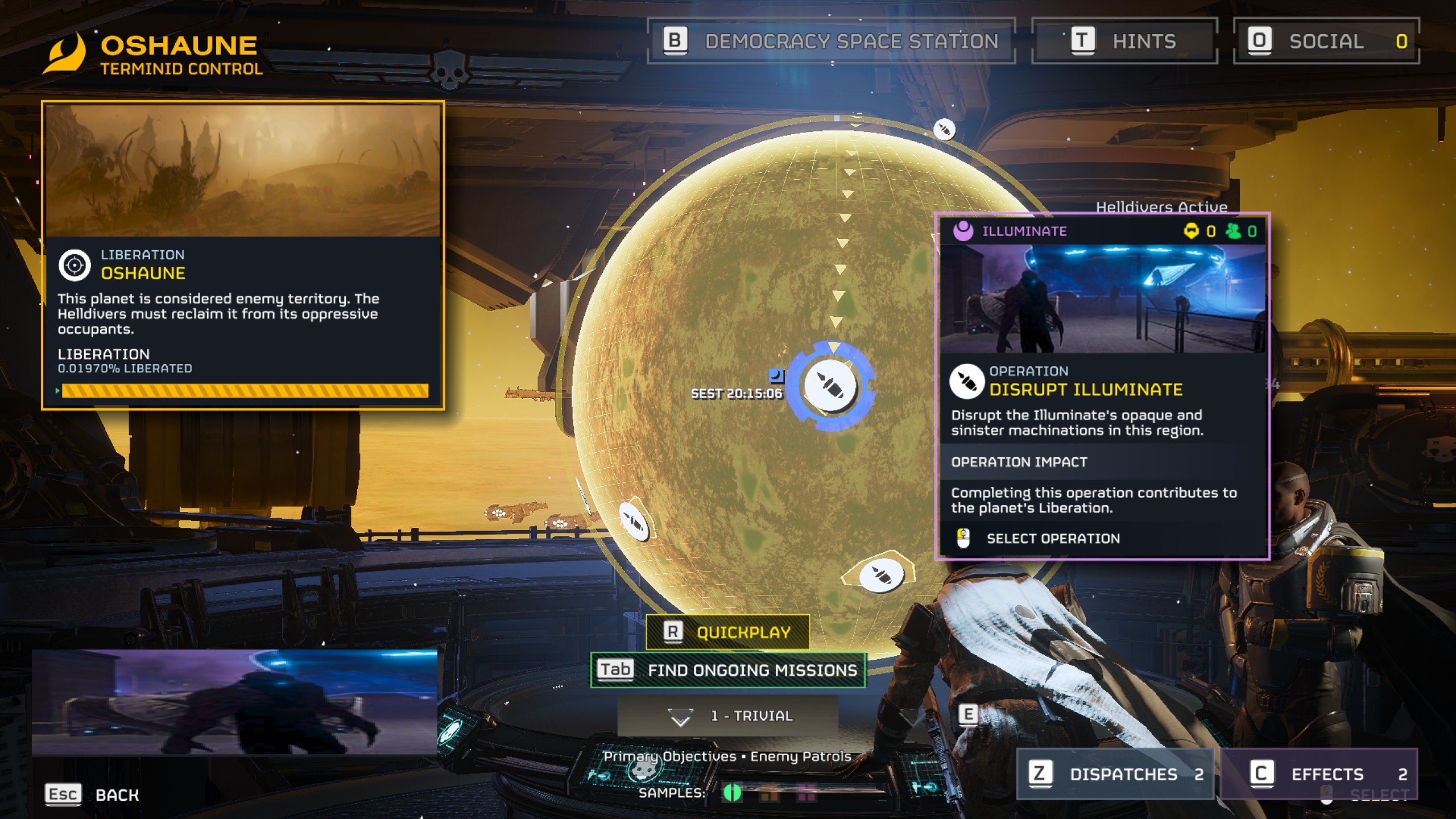Go back with the Back button
The height and width of the screenshot is (819, 1456).
[92, 795]
